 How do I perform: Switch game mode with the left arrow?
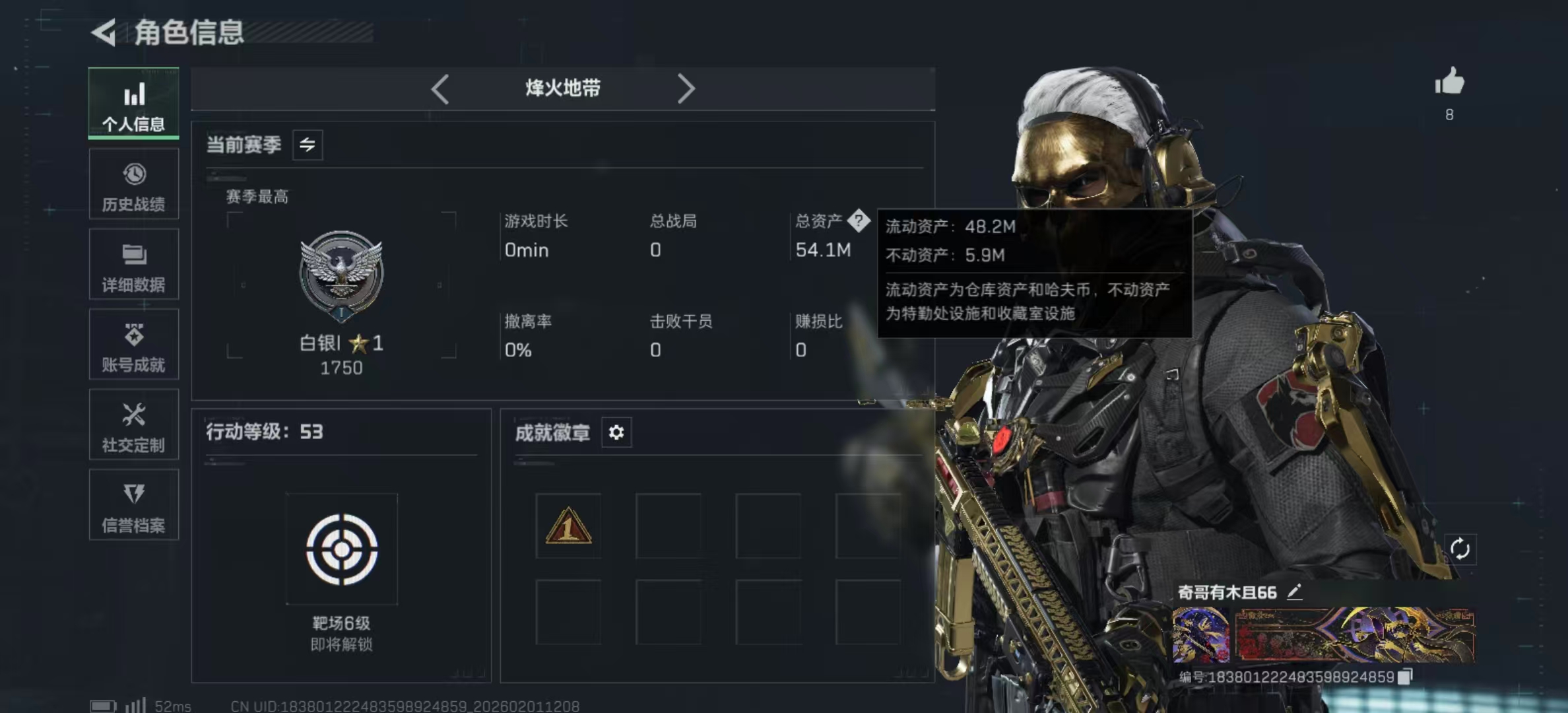[440, 88]
